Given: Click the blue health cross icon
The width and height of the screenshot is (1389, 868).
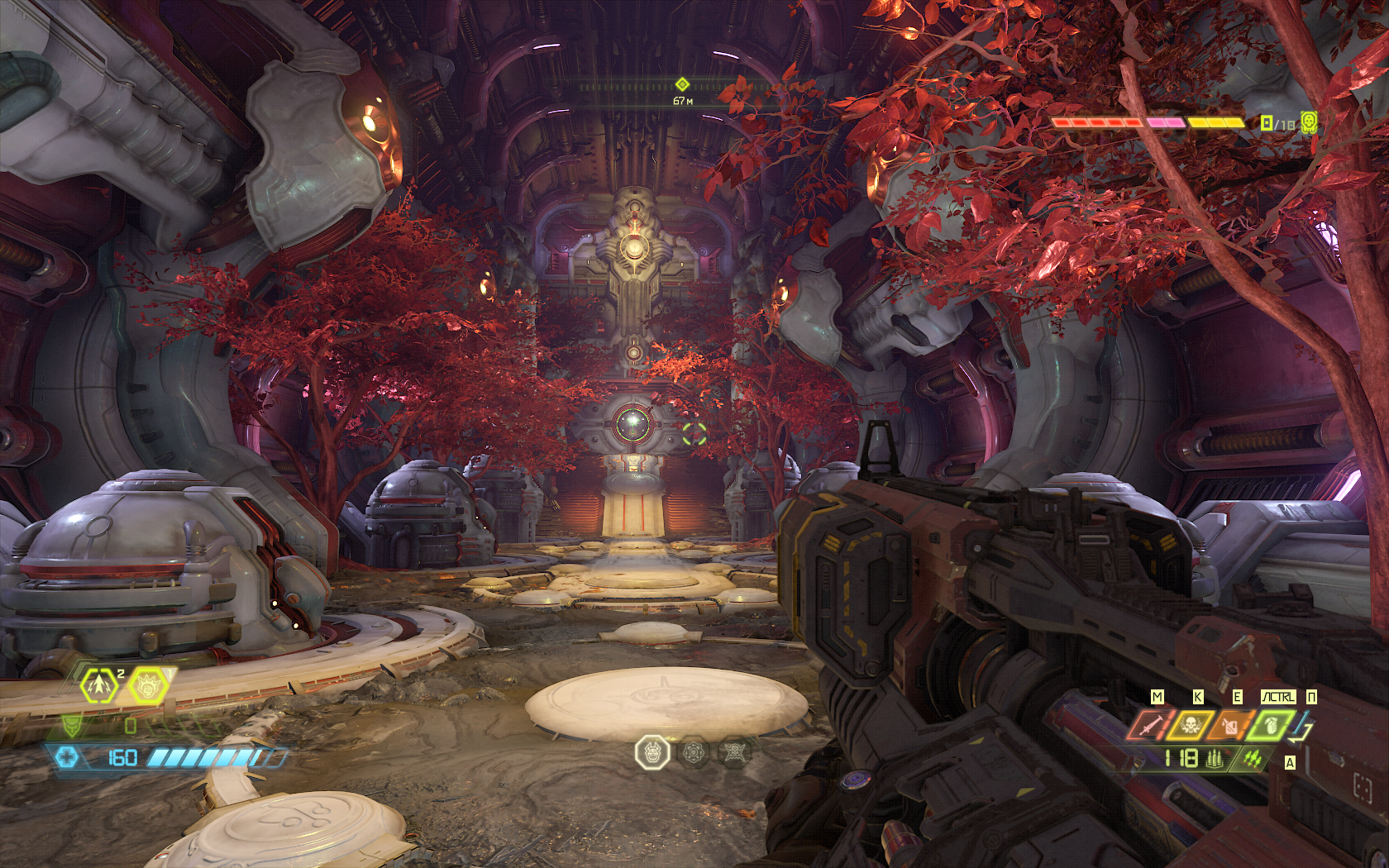Looking at the screenshot, I should pyautogui.click(x=68, y=756).
